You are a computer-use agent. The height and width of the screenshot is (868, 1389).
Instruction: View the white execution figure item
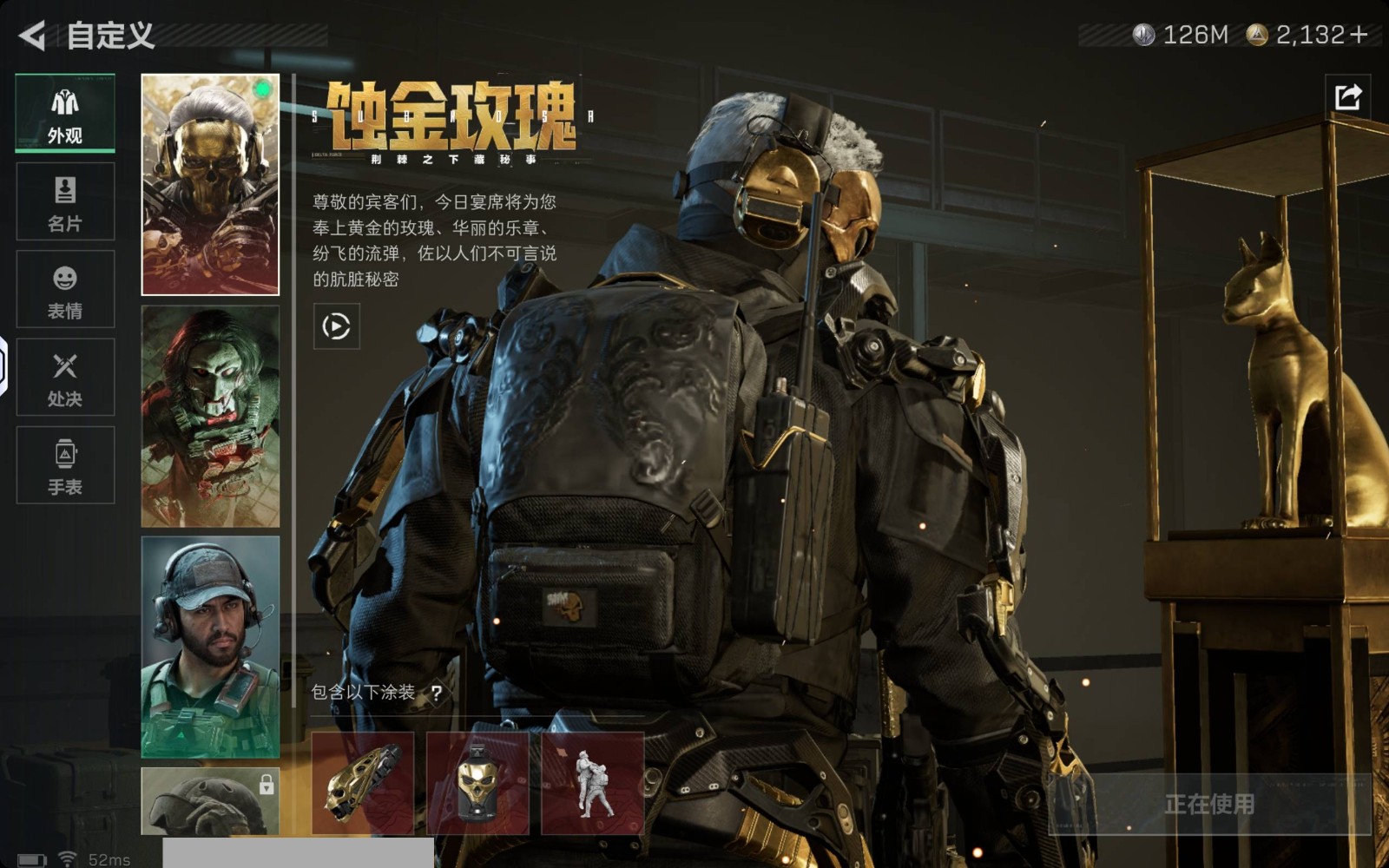pyautogui.click(x=592, y=783)
